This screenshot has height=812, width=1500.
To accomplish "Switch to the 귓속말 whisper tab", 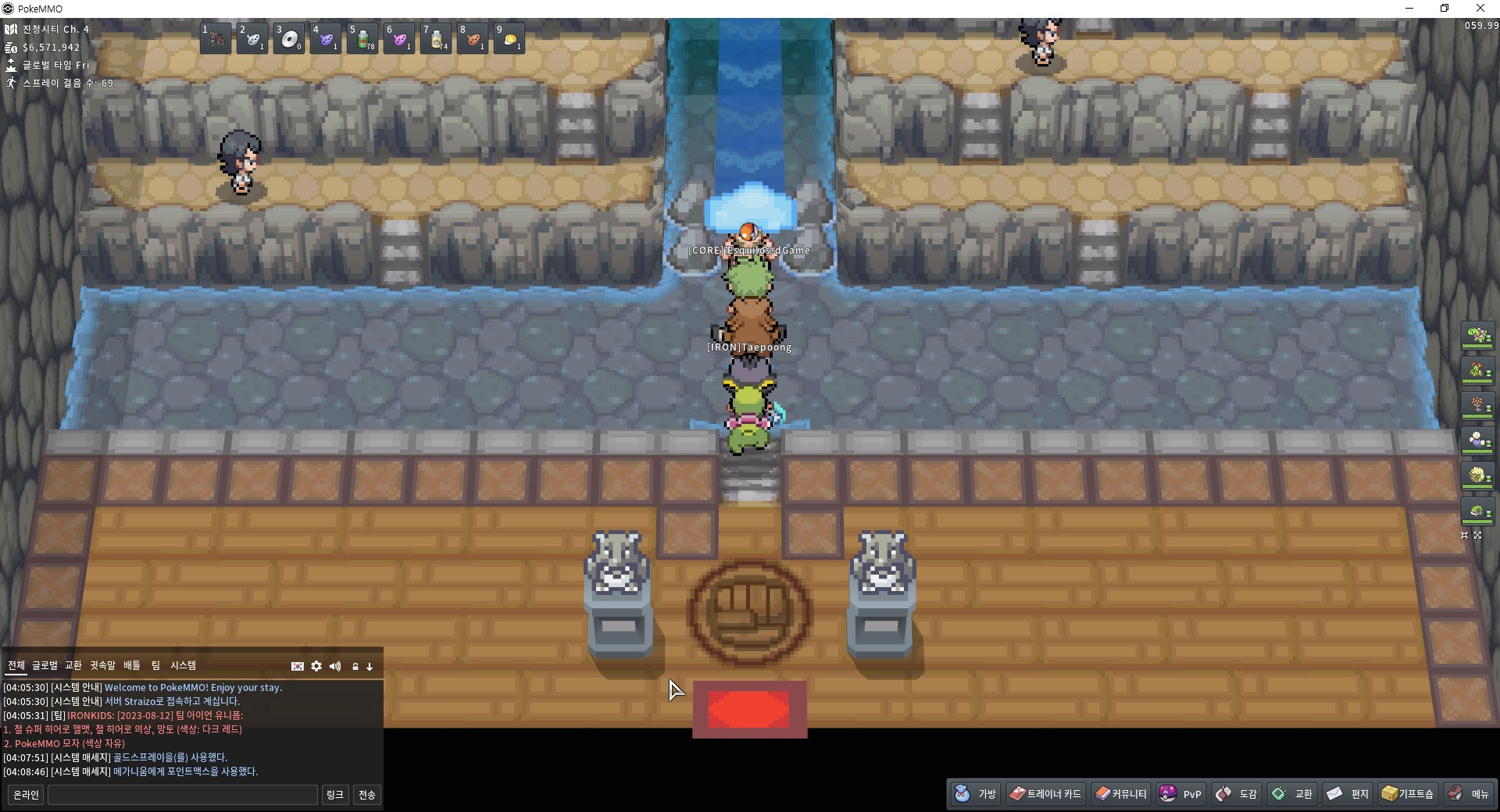I will pos(102,665).
